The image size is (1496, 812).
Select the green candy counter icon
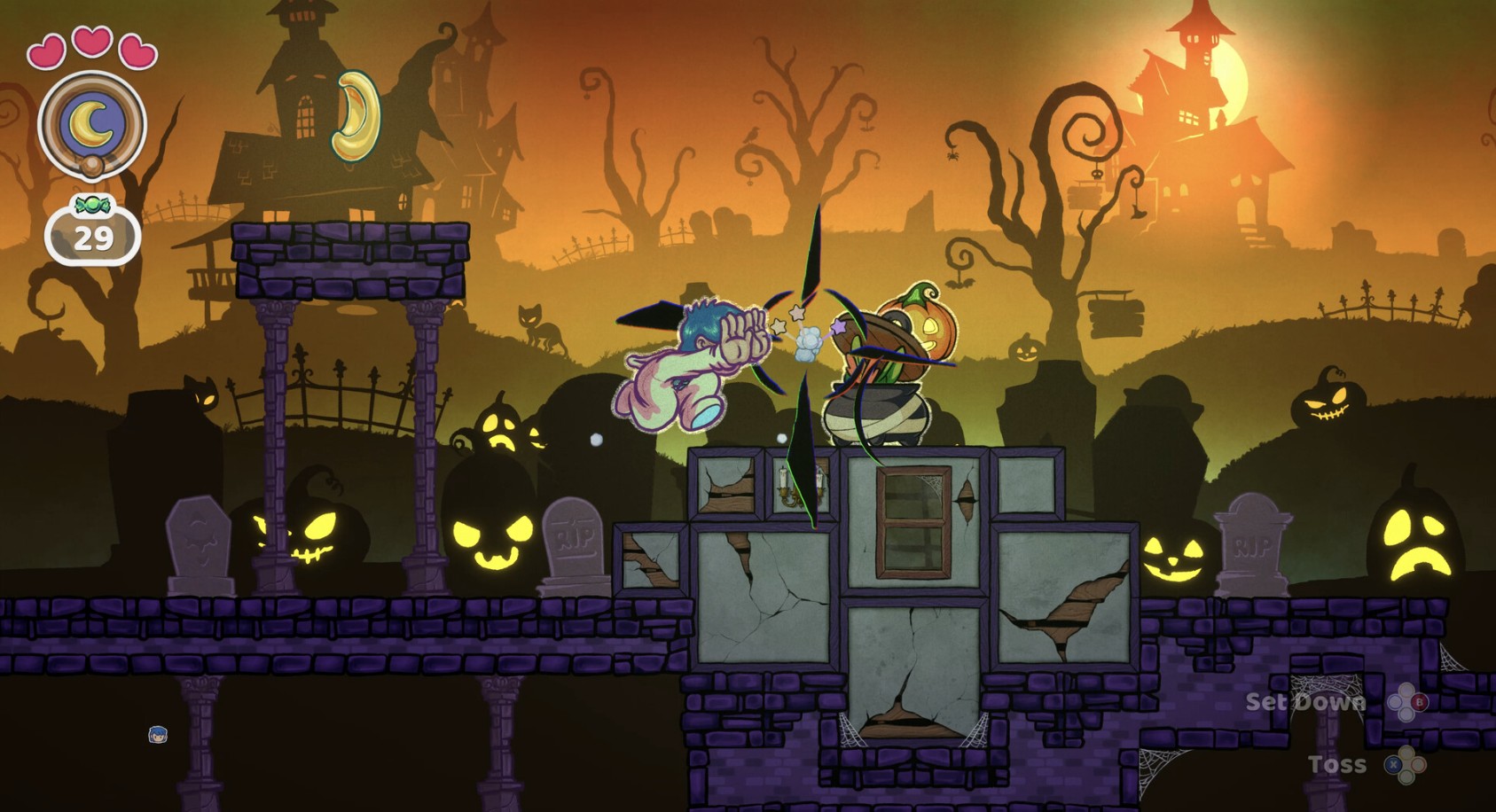pos(90,206)
